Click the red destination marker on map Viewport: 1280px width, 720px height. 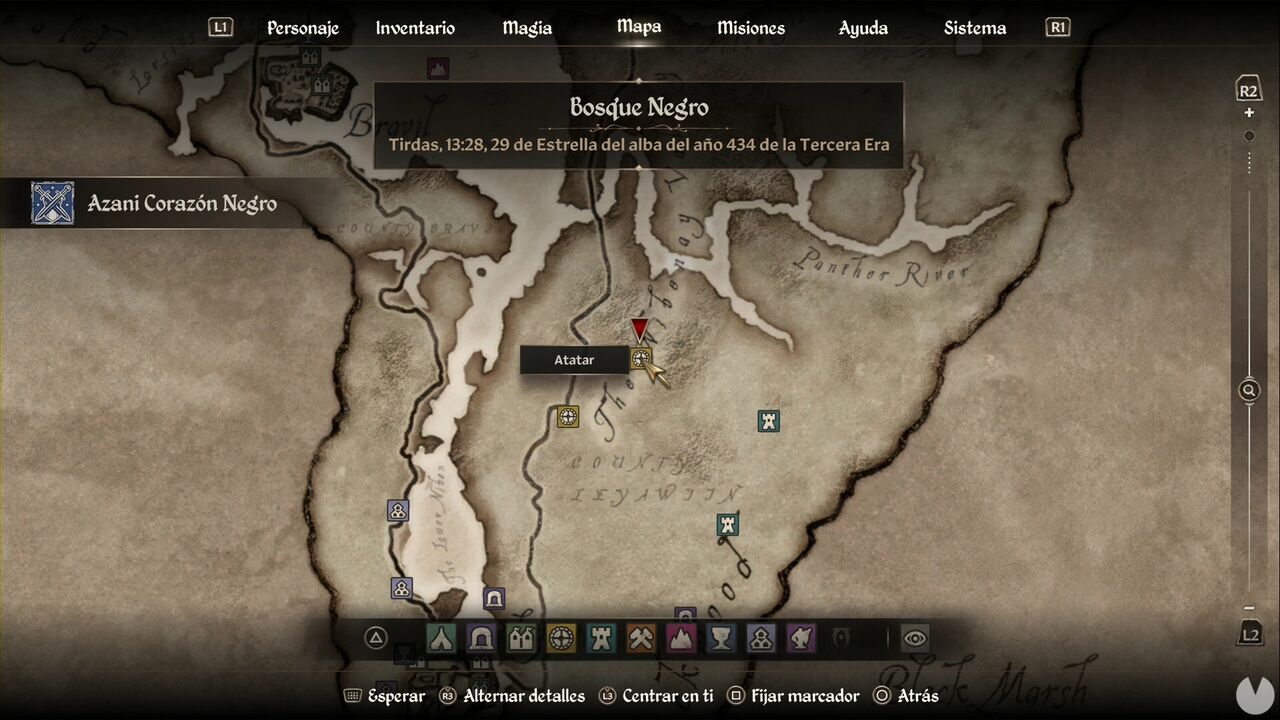pos(641,330)
